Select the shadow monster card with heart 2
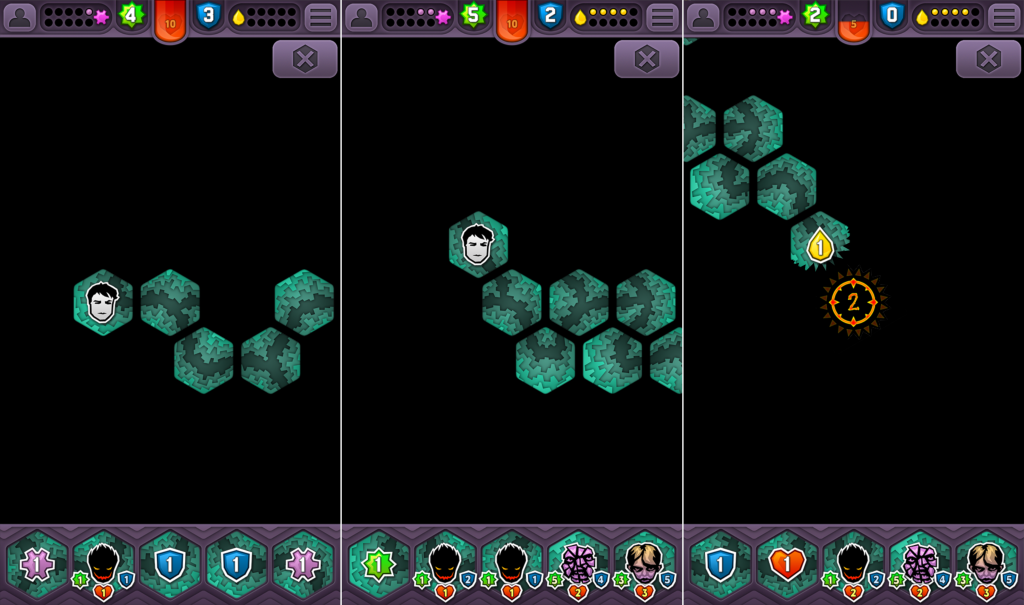The height and width of the screenshot is (605, 1024). pos(853,566)
